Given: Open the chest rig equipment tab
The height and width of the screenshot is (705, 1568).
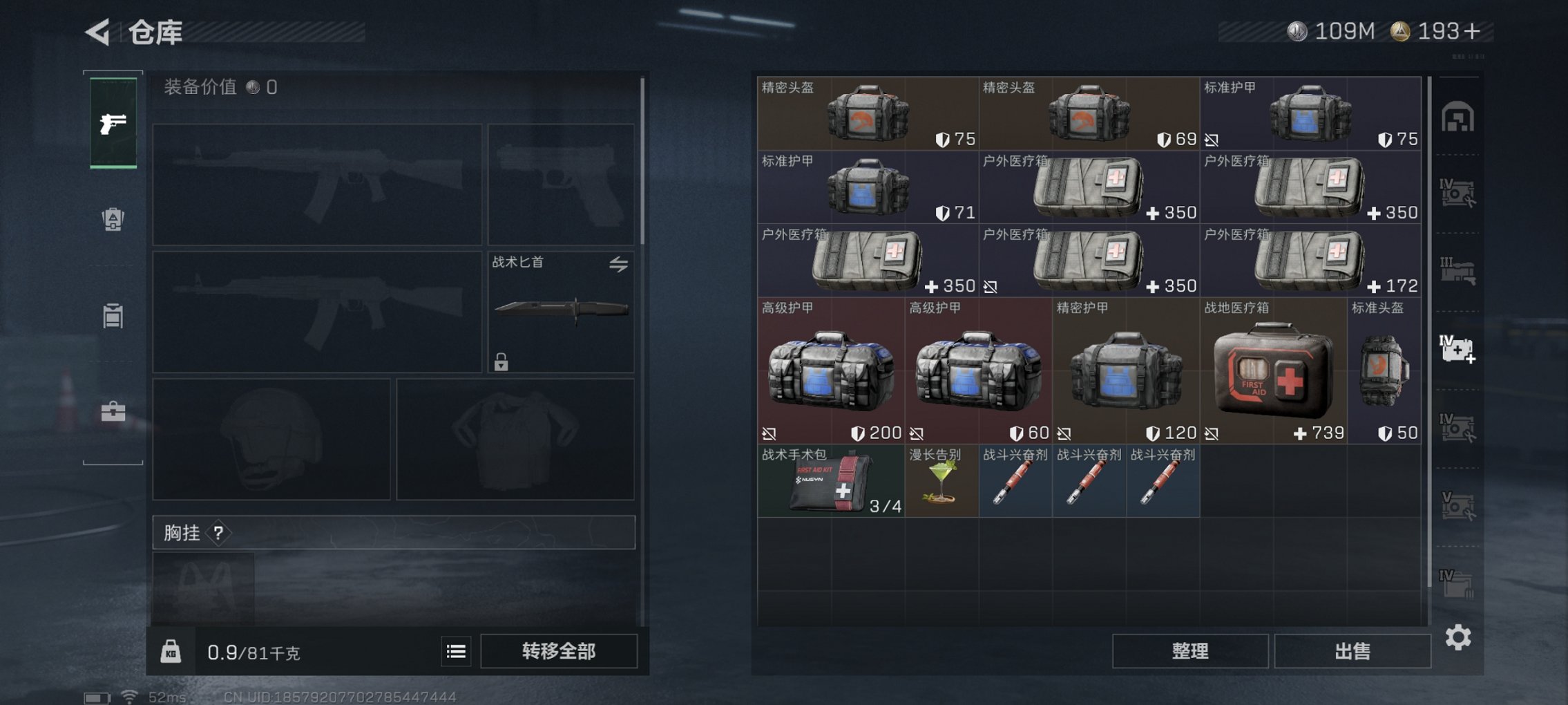Looking at the screenshot, I should [113, 314].
